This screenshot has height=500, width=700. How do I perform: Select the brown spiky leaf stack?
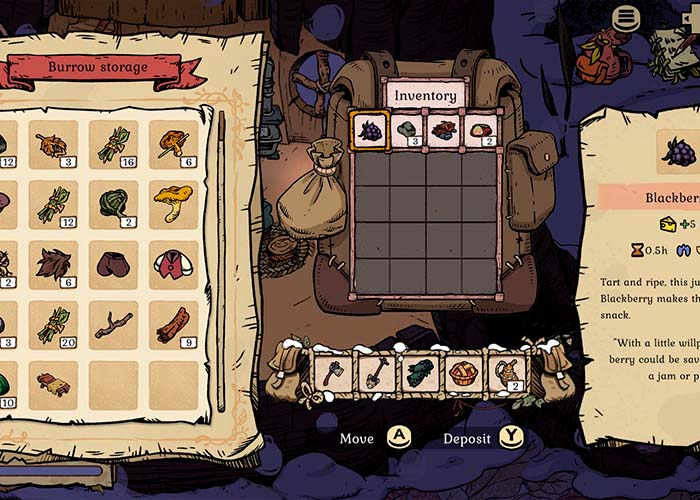[53, 265]
